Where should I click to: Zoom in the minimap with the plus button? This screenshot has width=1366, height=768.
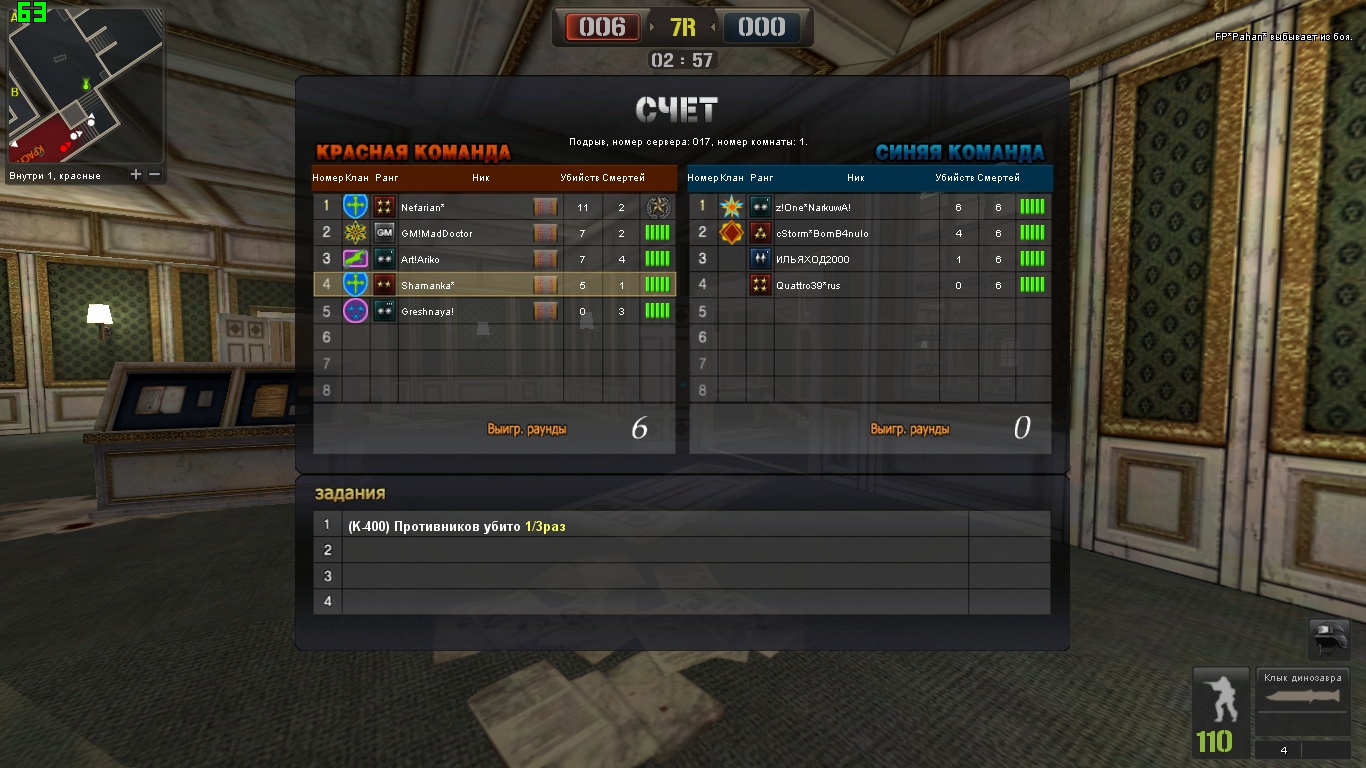coord(136,173)
